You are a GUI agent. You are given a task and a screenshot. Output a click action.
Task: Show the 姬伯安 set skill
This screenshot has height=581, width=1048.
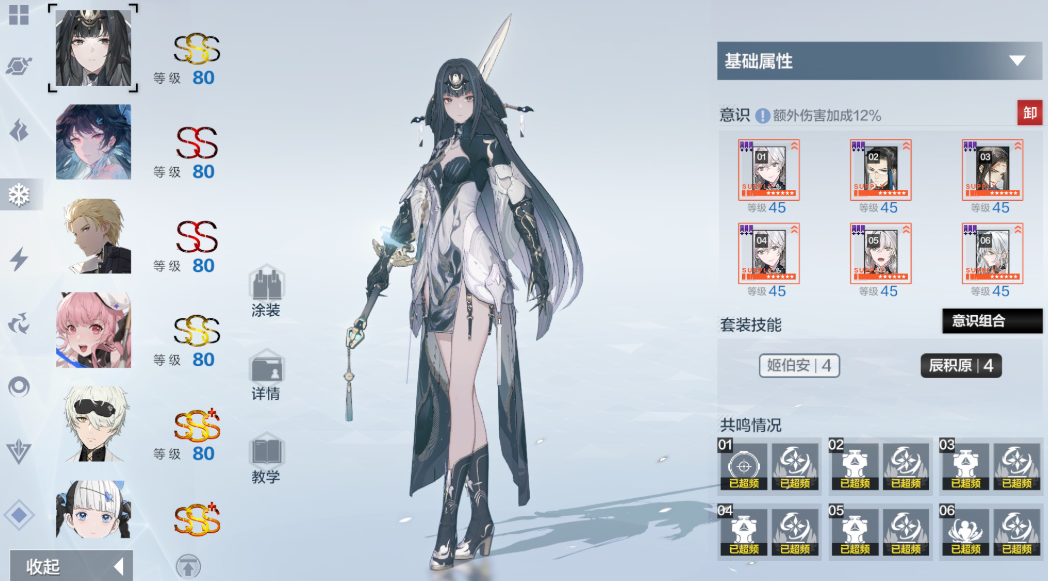pos(799,366)
